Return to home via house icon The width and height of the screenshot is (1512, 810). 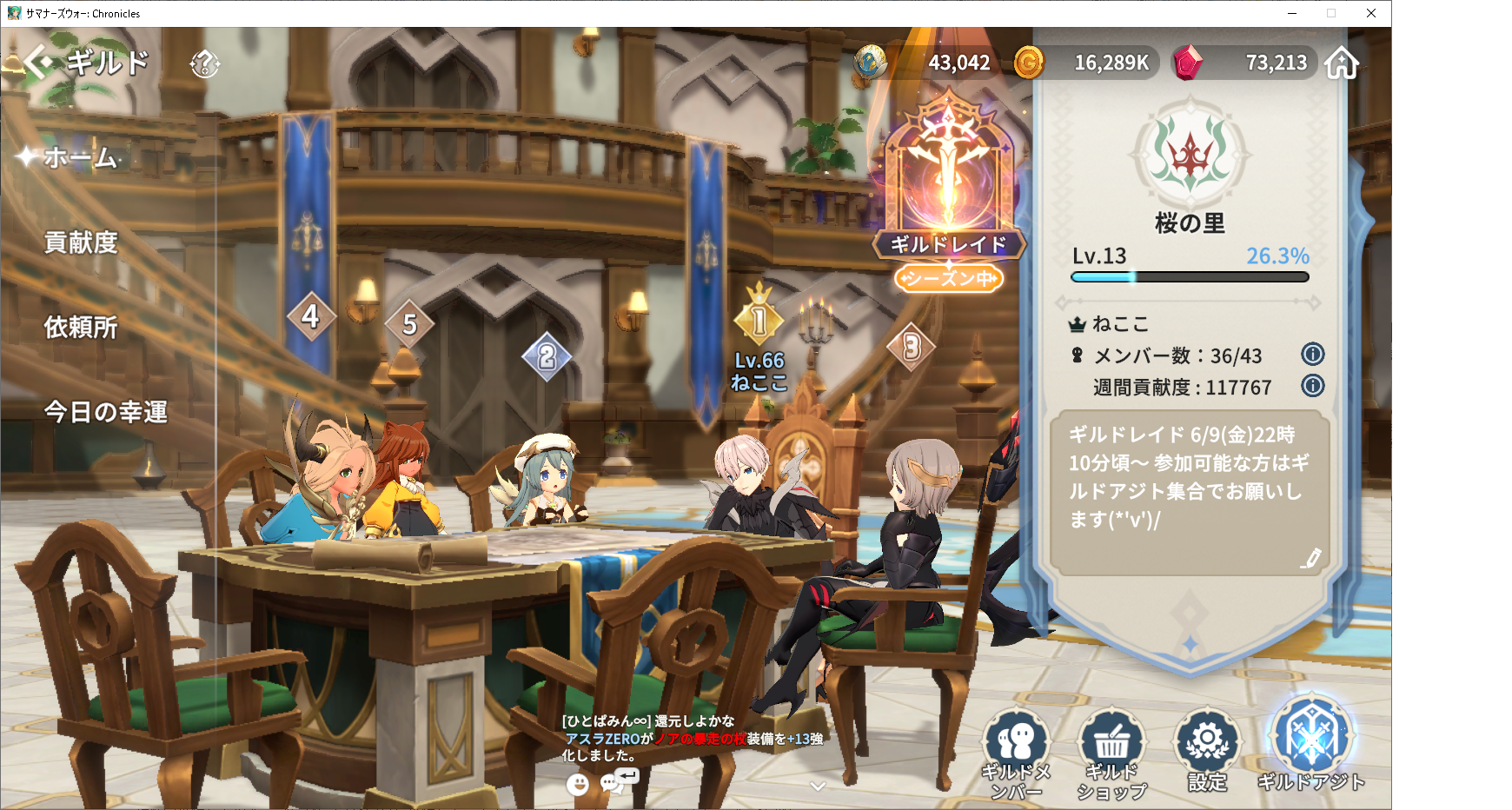1342,63
